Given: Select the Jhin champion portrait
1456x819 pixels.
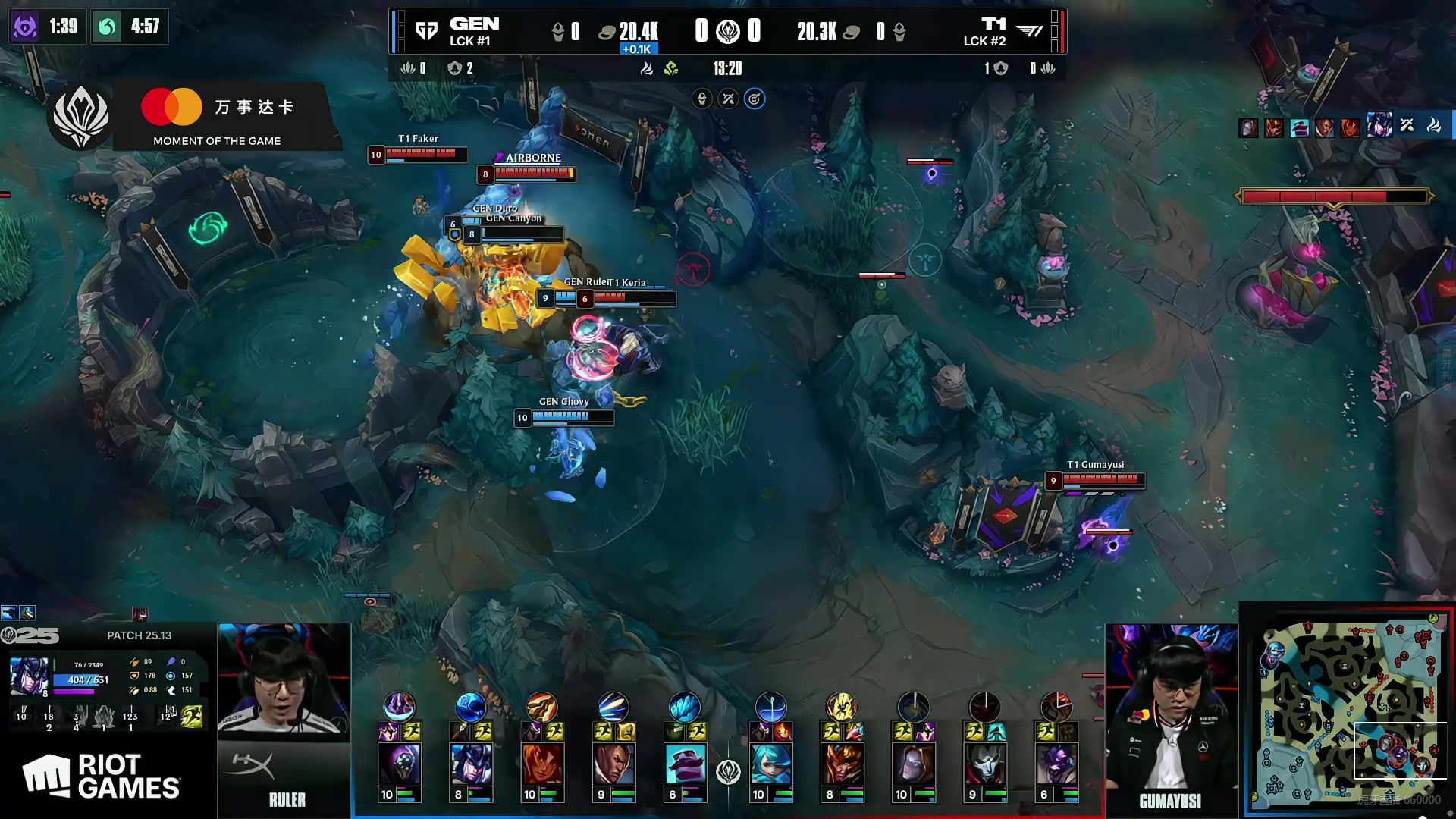Looking at the screenshot, I should pos(984,763).
